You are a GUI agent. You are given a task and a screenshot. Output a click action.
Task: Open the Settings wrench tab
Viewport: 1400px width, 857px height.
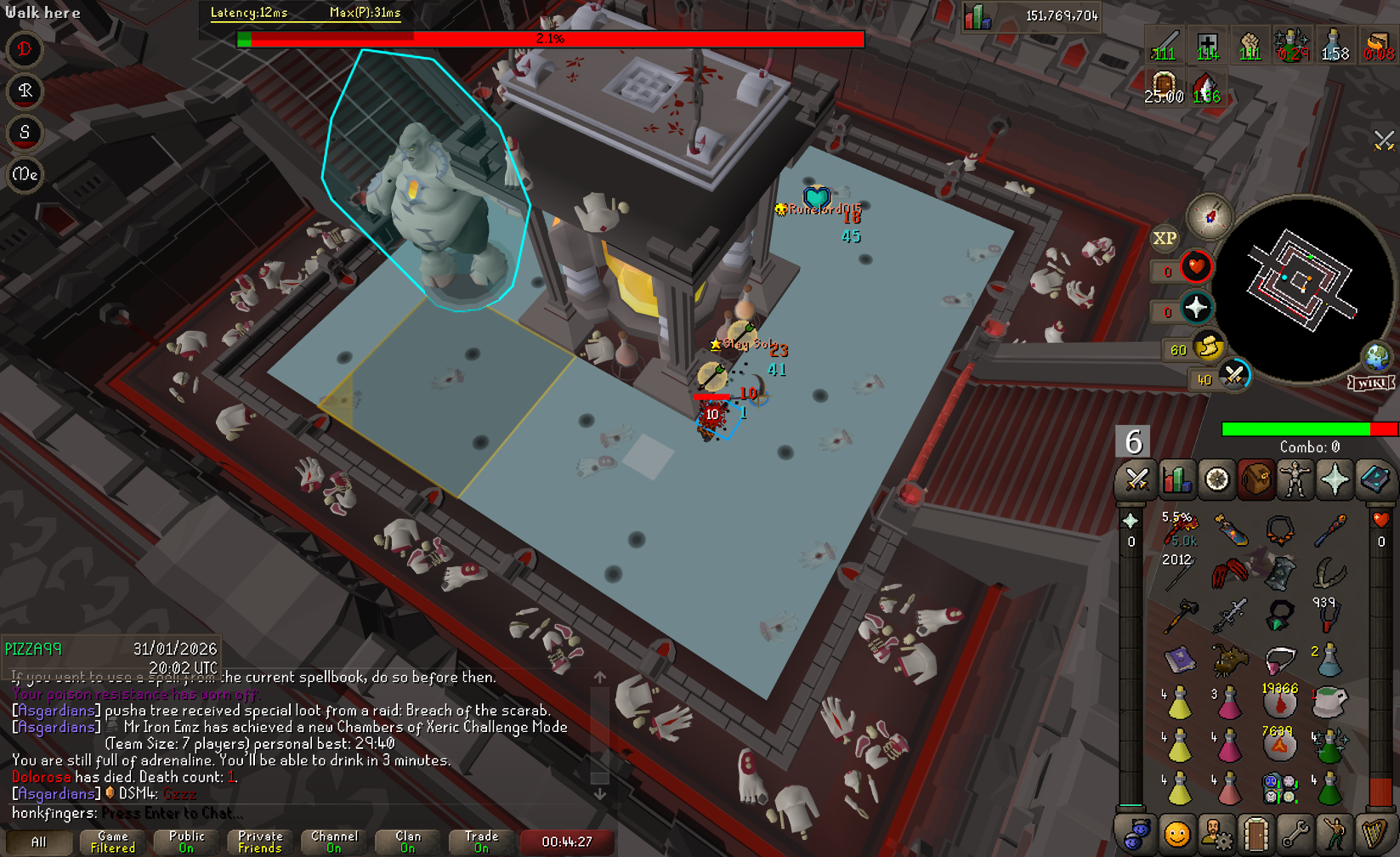click(1295, 835)
